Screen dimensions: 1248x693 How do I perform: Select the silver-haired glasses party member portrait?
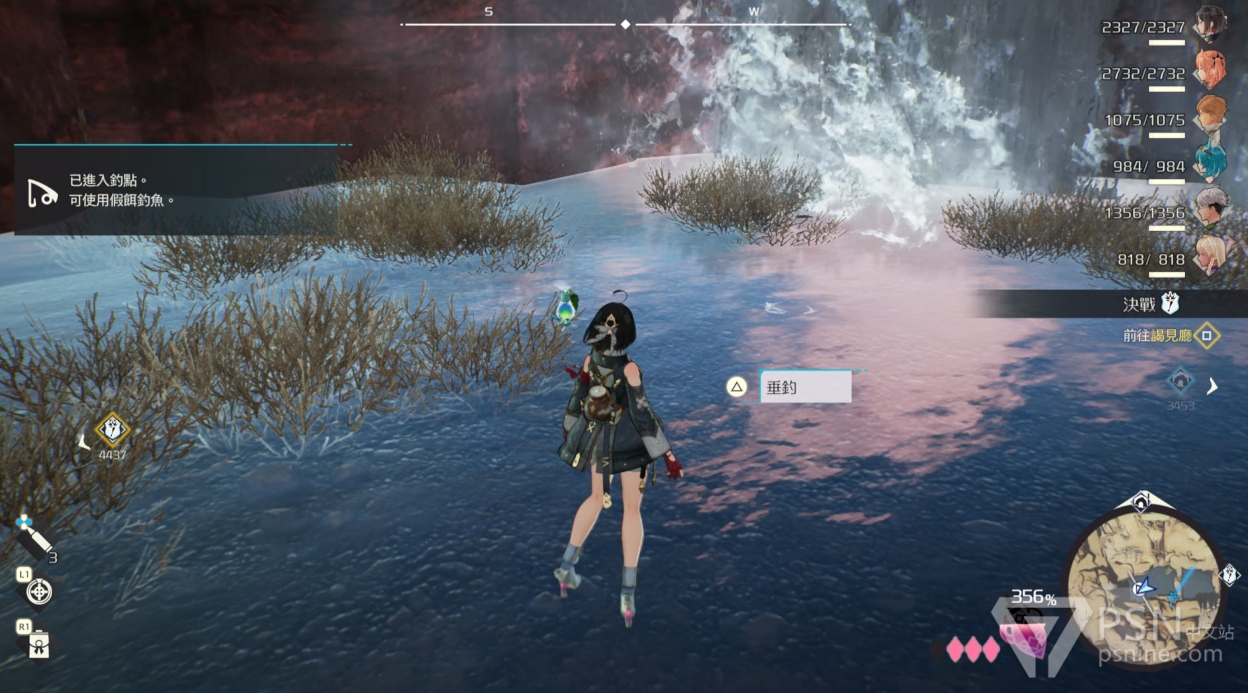pos(1211,209)
